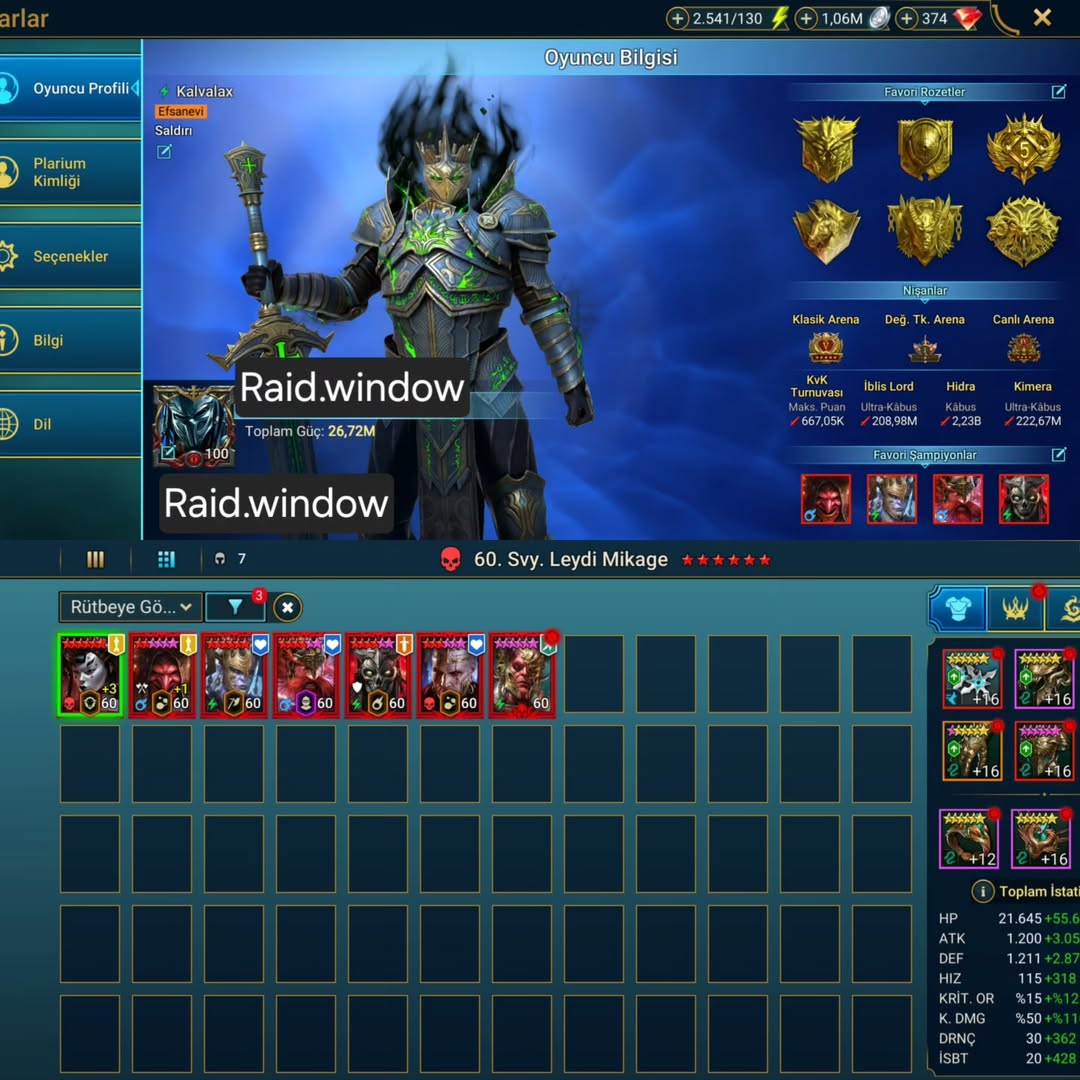Open the Rütbeye Göre sort dropdown

(131, 607)
